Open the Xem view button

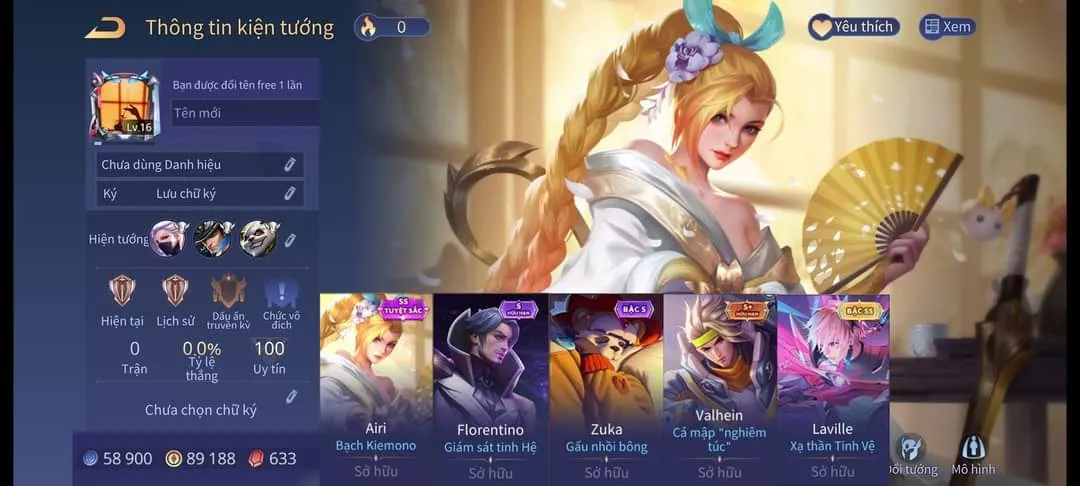[947, 27]
